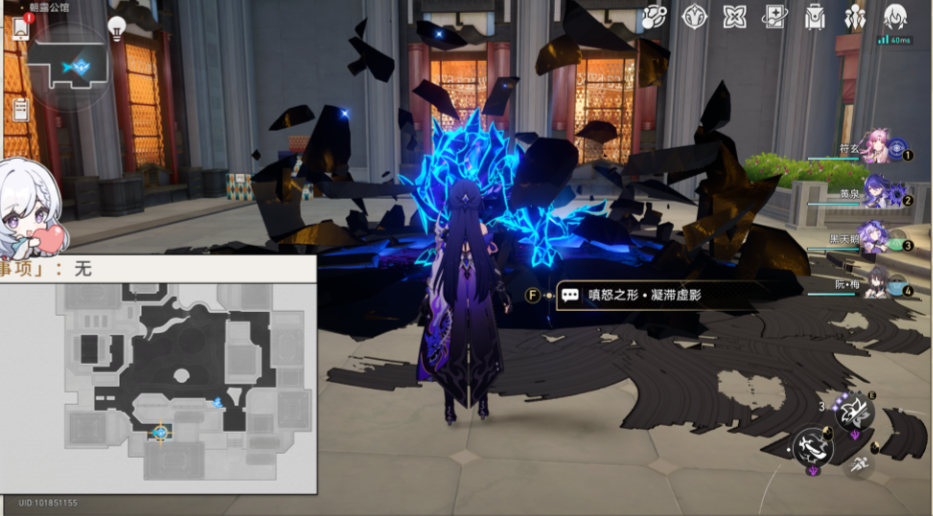The height and width of the screenshot is (516, 933).
Task: Switch to party member 阮•梅
Action: (x=875, y=284)
